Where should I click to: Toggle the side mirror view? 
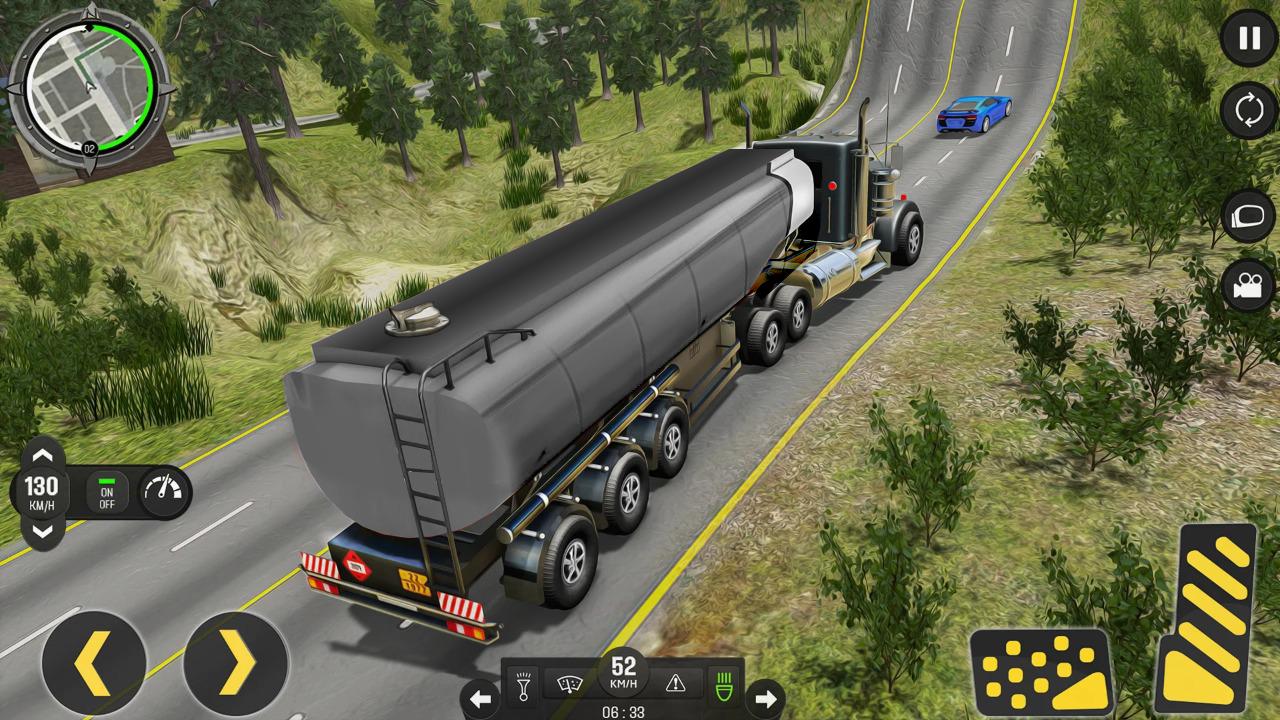pyautogui.click(x=1249, y=214)
